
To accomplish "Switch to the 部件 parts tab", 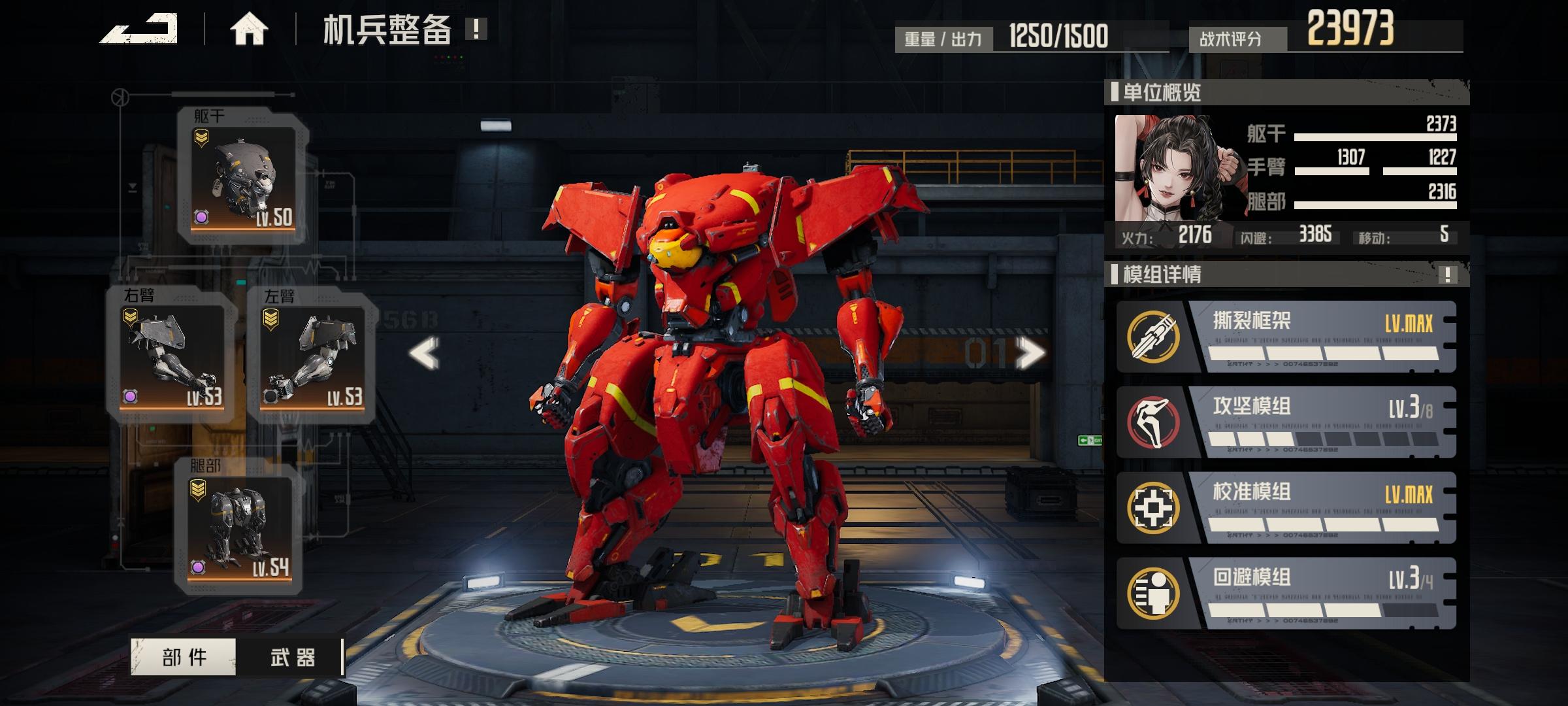I will [x=184, y=657].
